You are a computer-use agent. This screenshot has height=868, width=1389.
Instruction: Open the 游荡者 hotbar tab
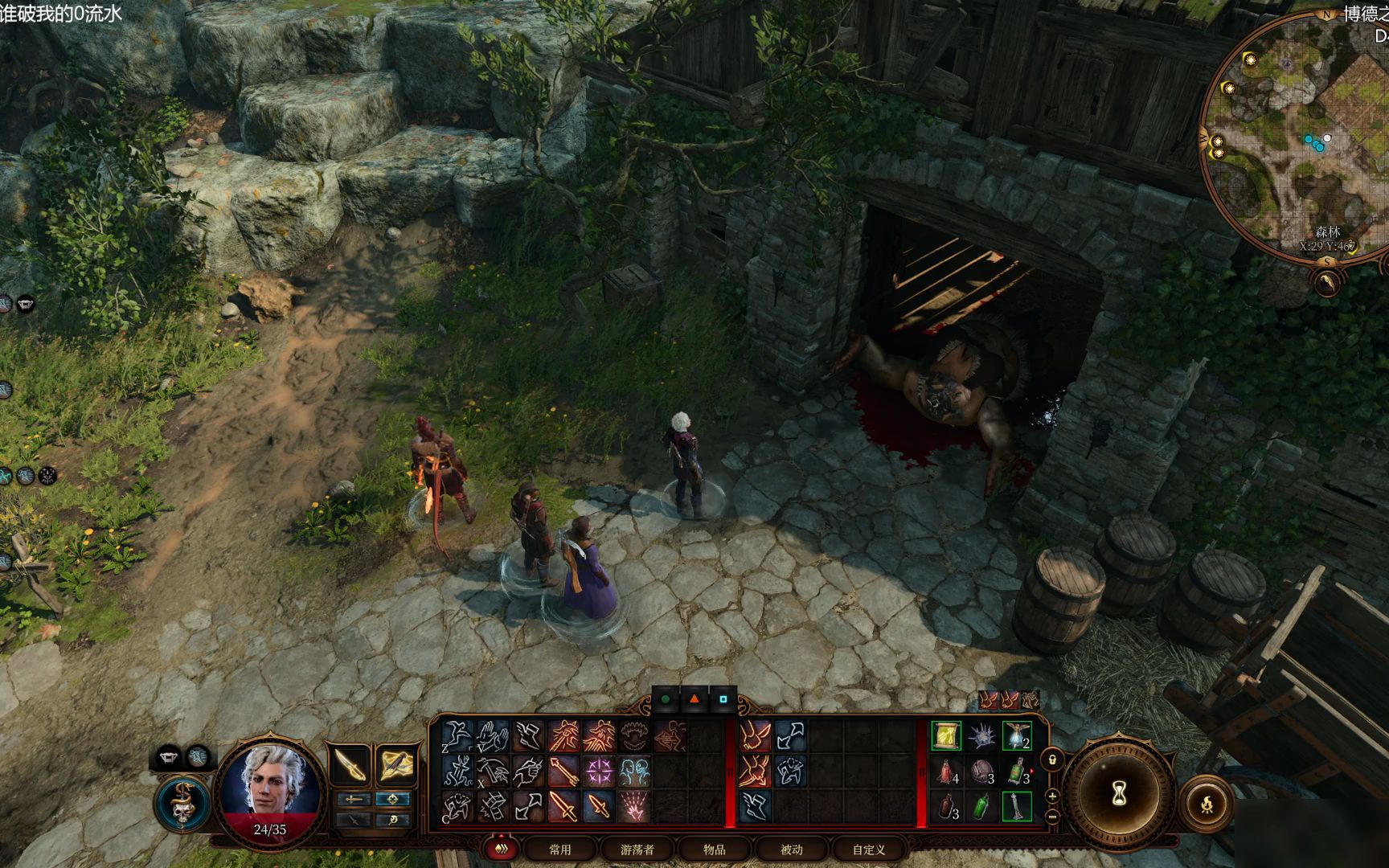click(x=637, y=849)
